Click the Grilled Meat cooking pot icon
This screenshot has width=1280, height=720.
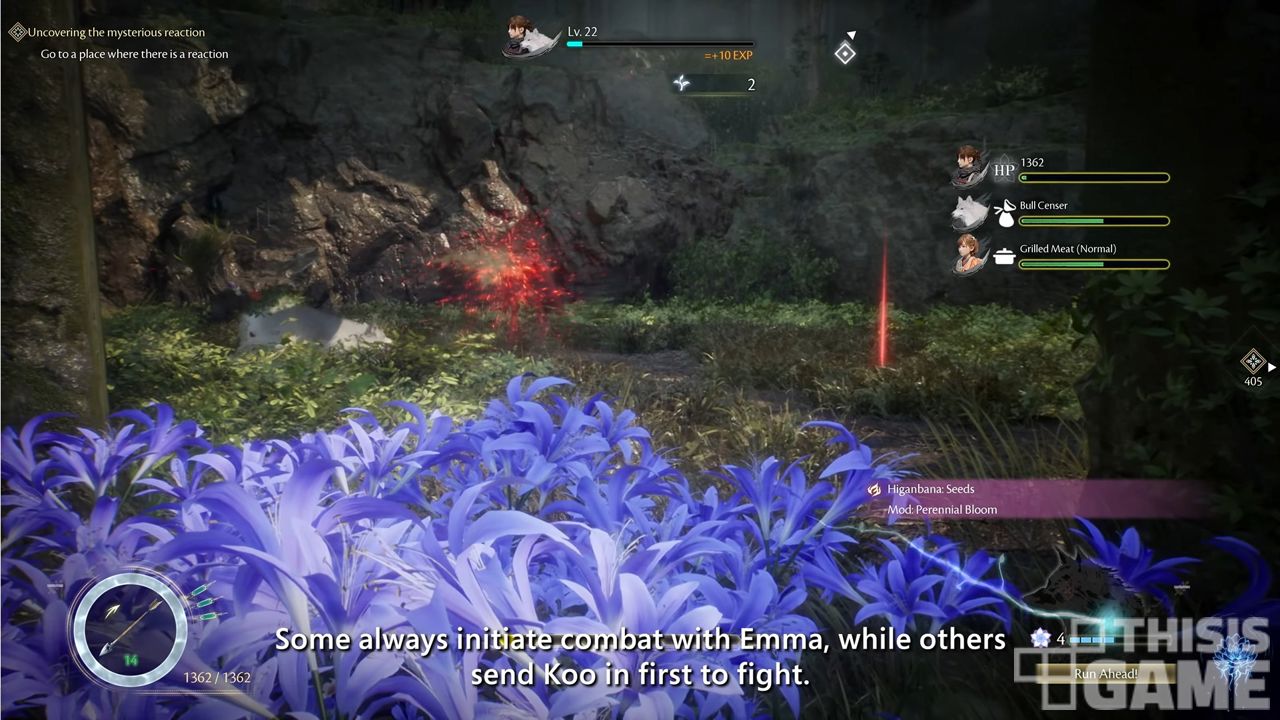coord(1004,256)
